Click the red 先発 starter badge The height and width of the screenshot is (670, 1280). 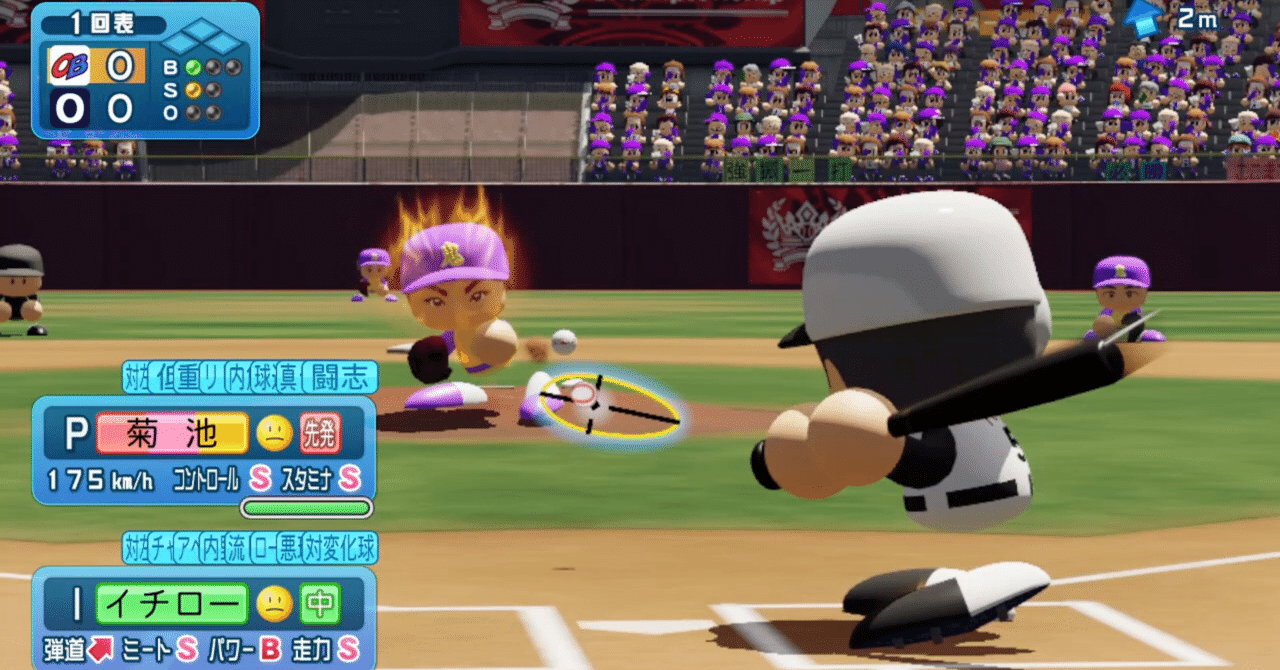tap(320, 434)
